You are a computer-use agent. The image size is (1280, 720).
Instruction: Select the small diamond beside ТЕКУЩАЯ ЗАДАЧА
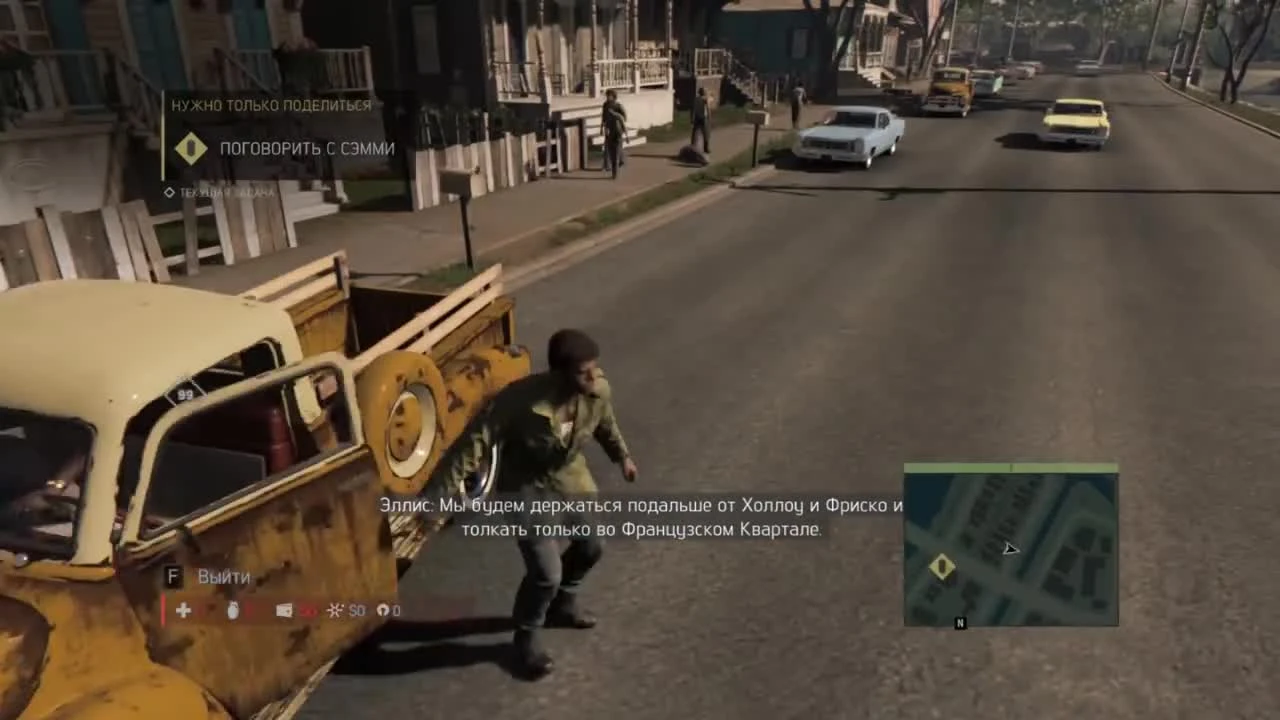click(170, 192)
